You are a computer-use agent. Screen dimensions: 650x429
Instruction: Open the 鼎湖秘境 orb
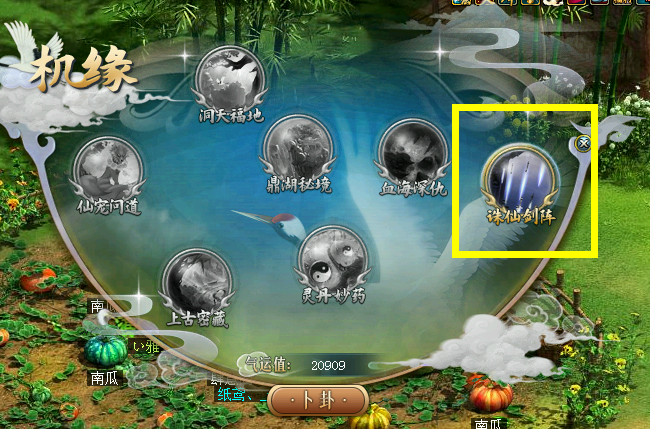click(297, 149)
